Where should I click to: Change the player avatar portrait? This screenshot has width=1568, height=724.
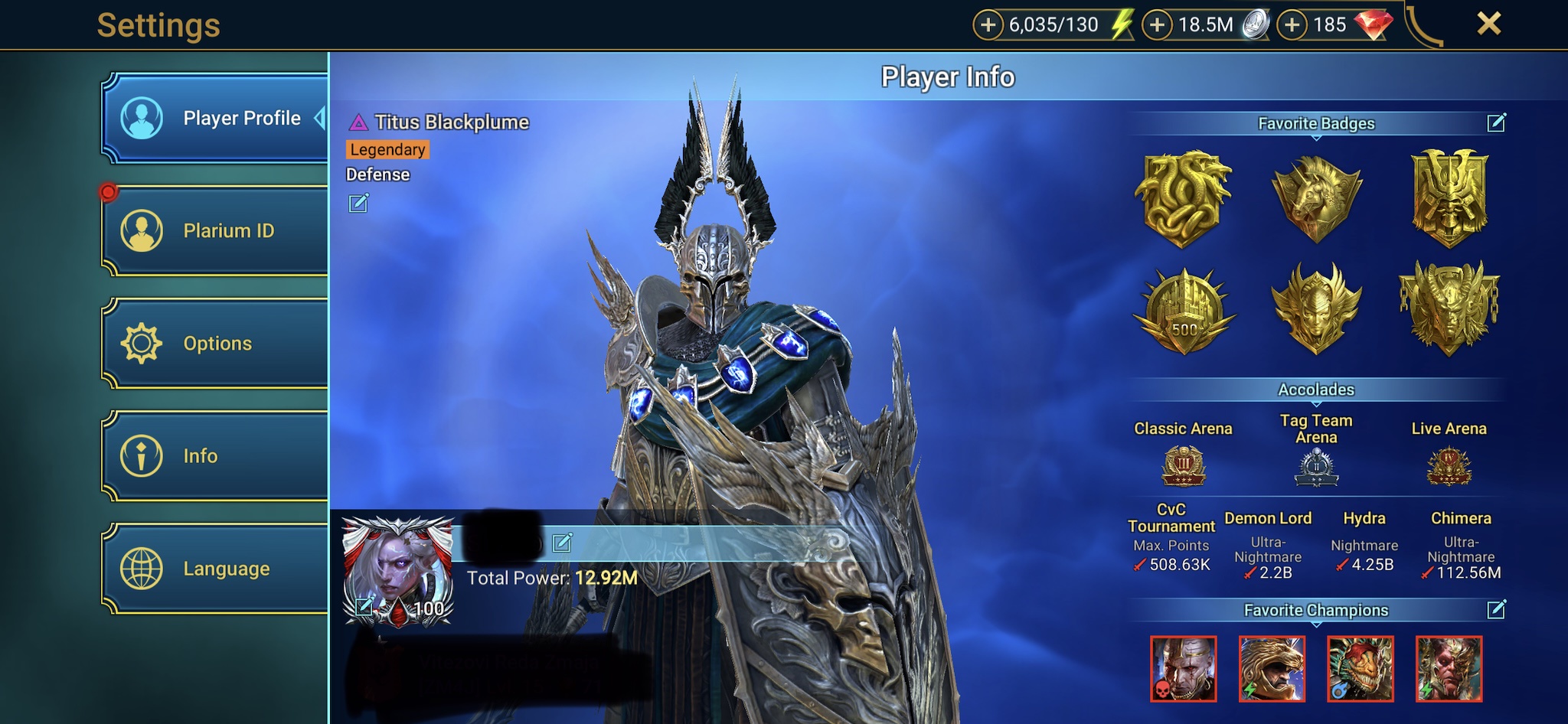tap(365, 608)
